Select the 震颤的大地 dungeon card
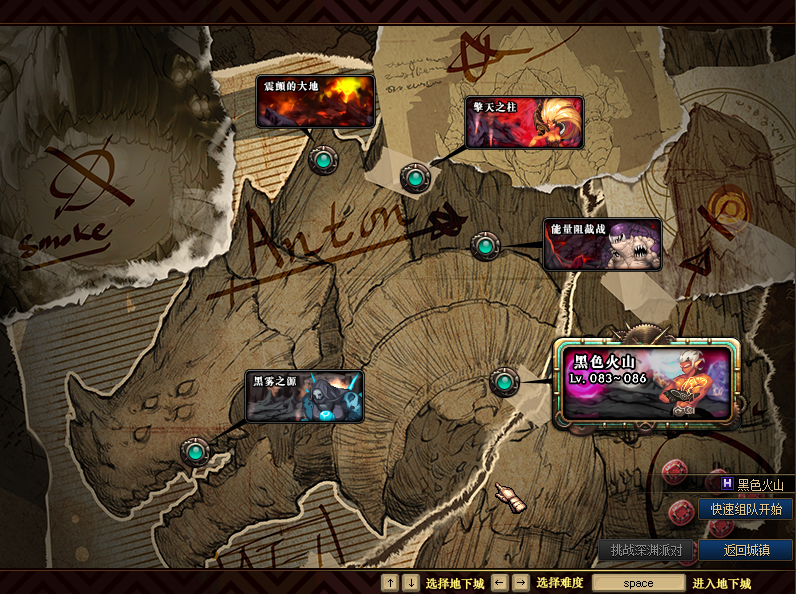The image size is (796, 594). pyautogui.click(x=315, y=102)
